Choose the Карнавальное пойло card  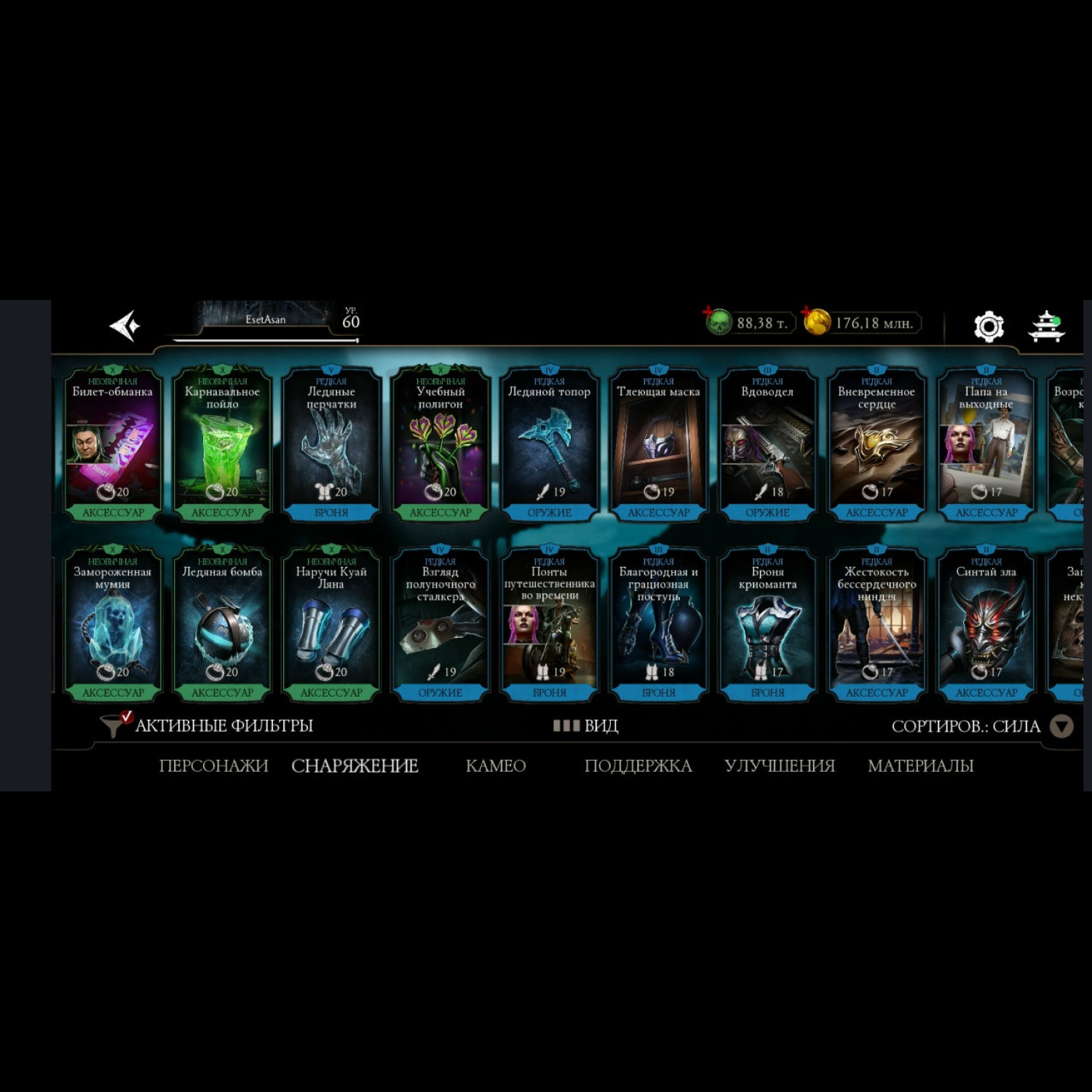point(222,444)
